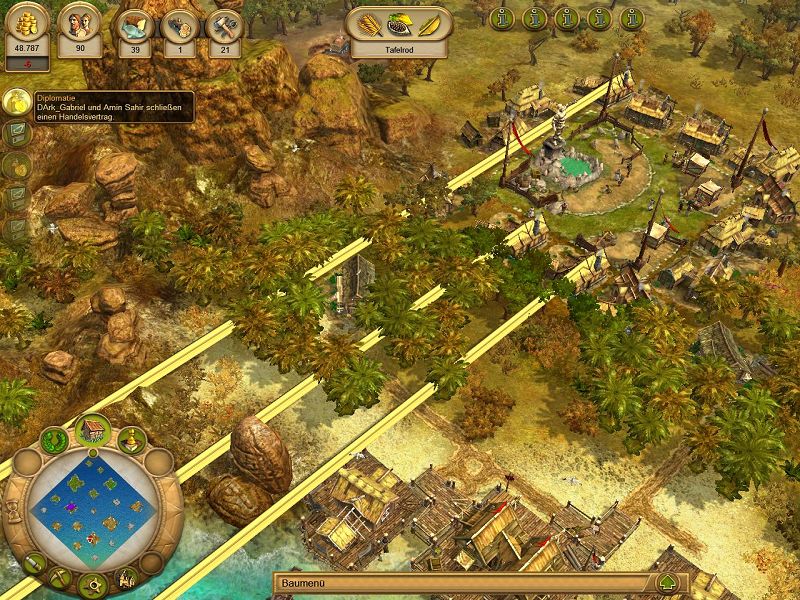Open the highlighted Diplomatie message icon
Screen dimensions: 800x600
[x=15, y=102]
